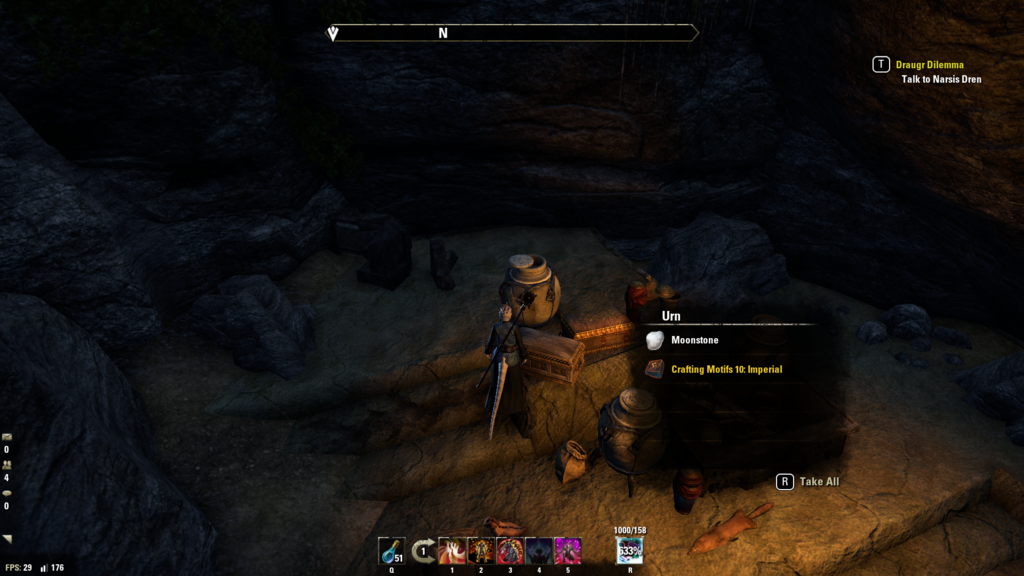Activate the flaming hand ability
Screen dimensions: 1024x576
[452, 551]
